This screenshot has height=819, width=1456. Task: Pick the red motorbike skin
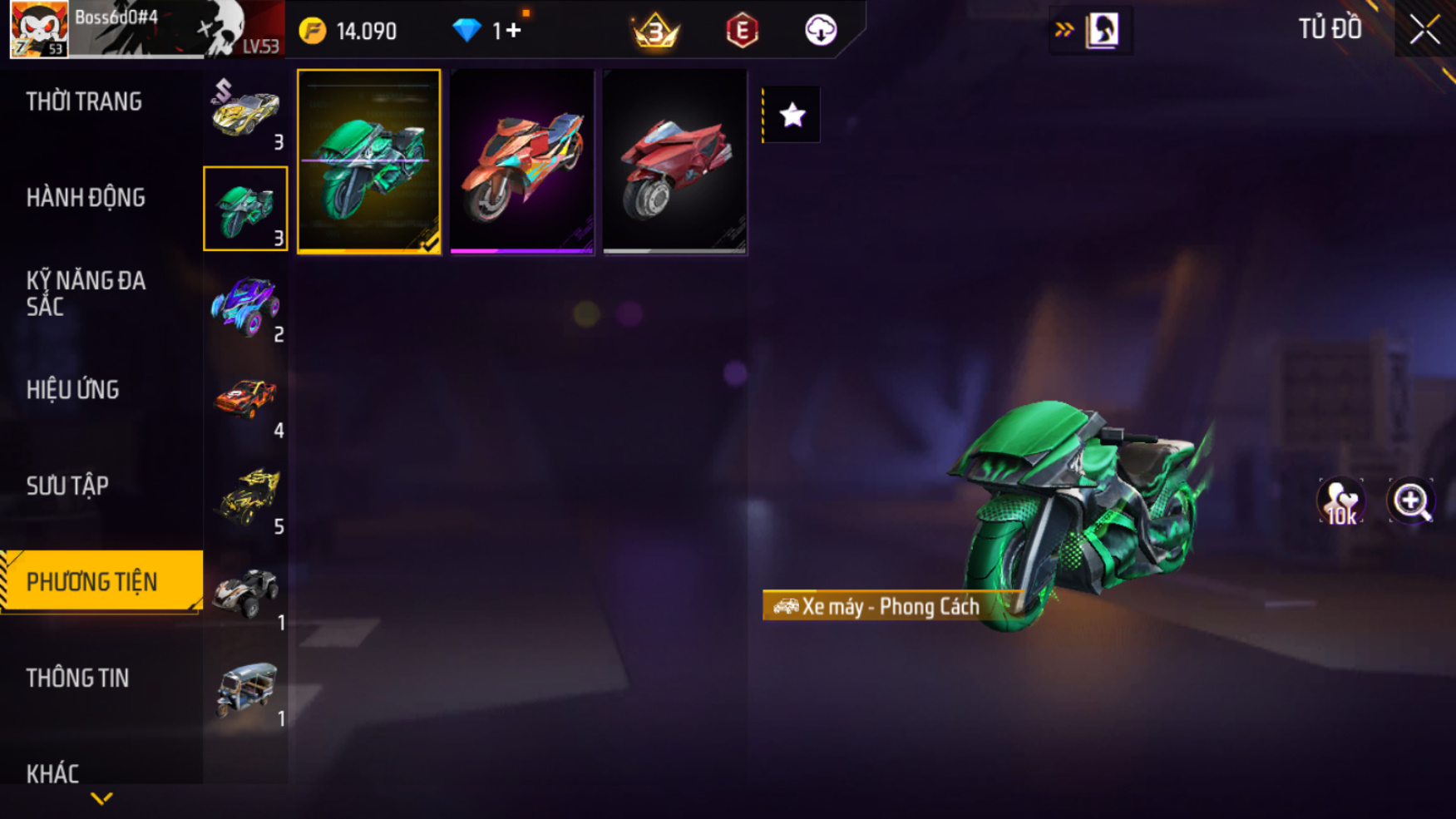pyautogui.click(x=674, y=161)
